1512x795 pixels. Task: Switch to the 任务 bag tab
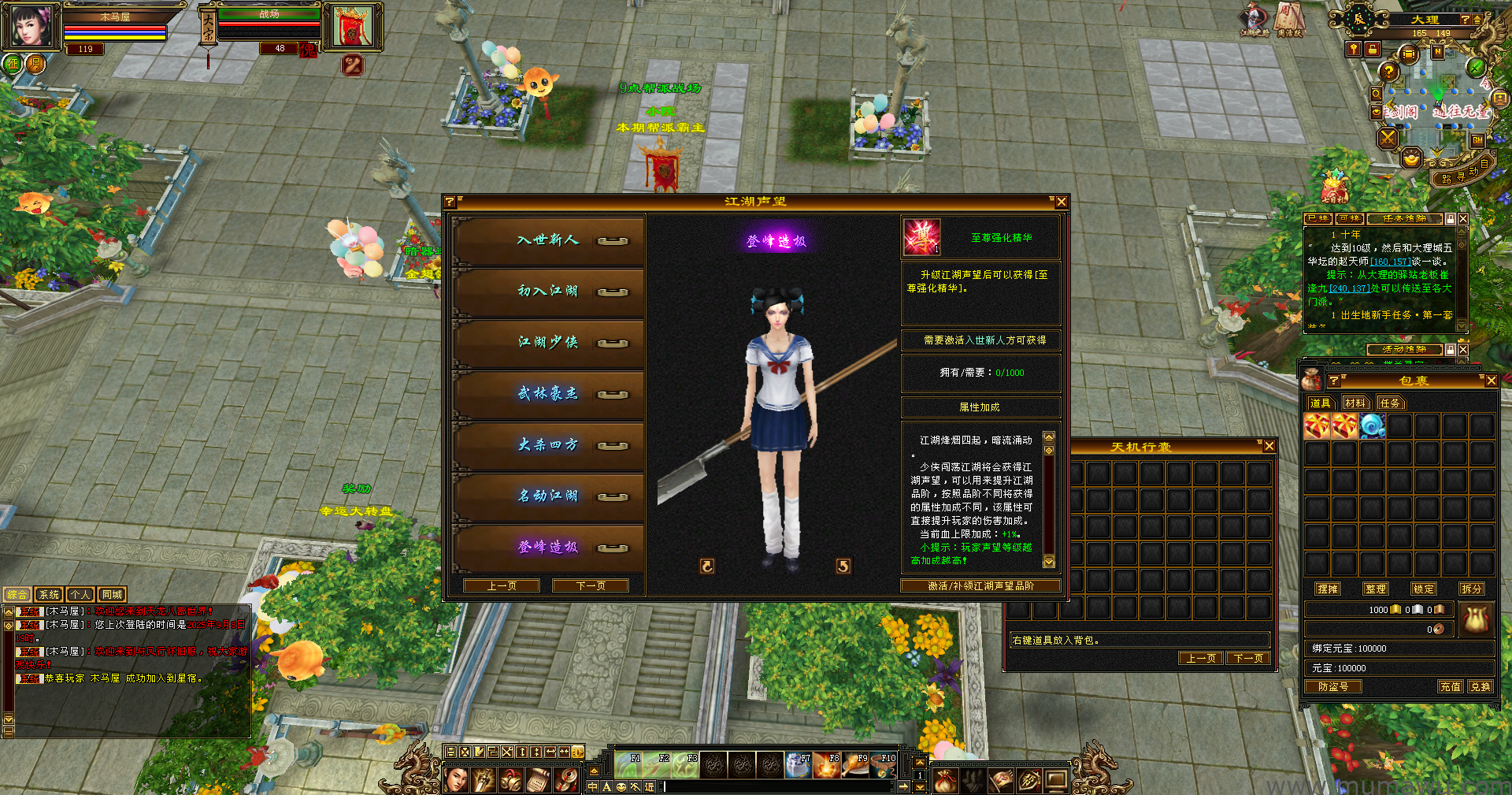pyautogui.click(x=1390, y=403)
